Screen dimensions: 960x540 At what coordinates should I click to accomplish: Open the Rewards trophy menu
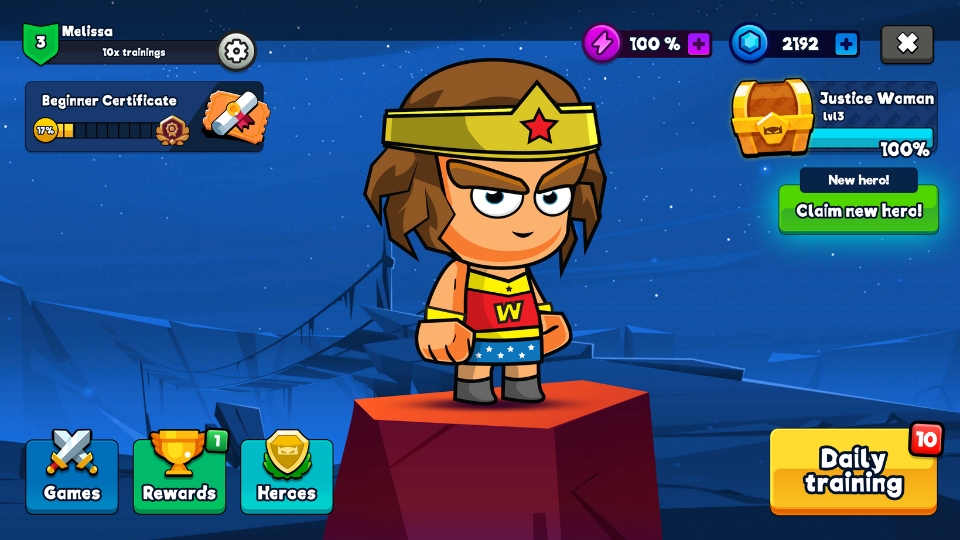click(179, 475)
